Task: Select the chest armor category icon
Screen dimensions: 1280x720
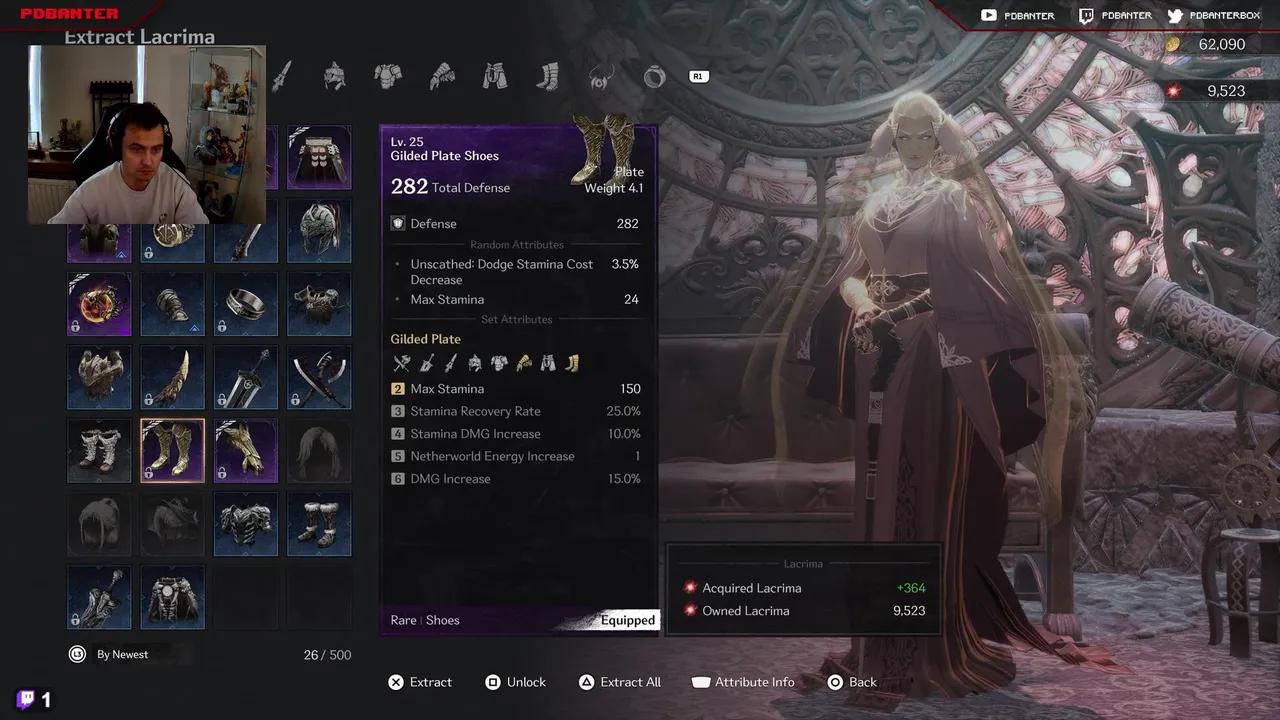Action: tap(388, 75)
